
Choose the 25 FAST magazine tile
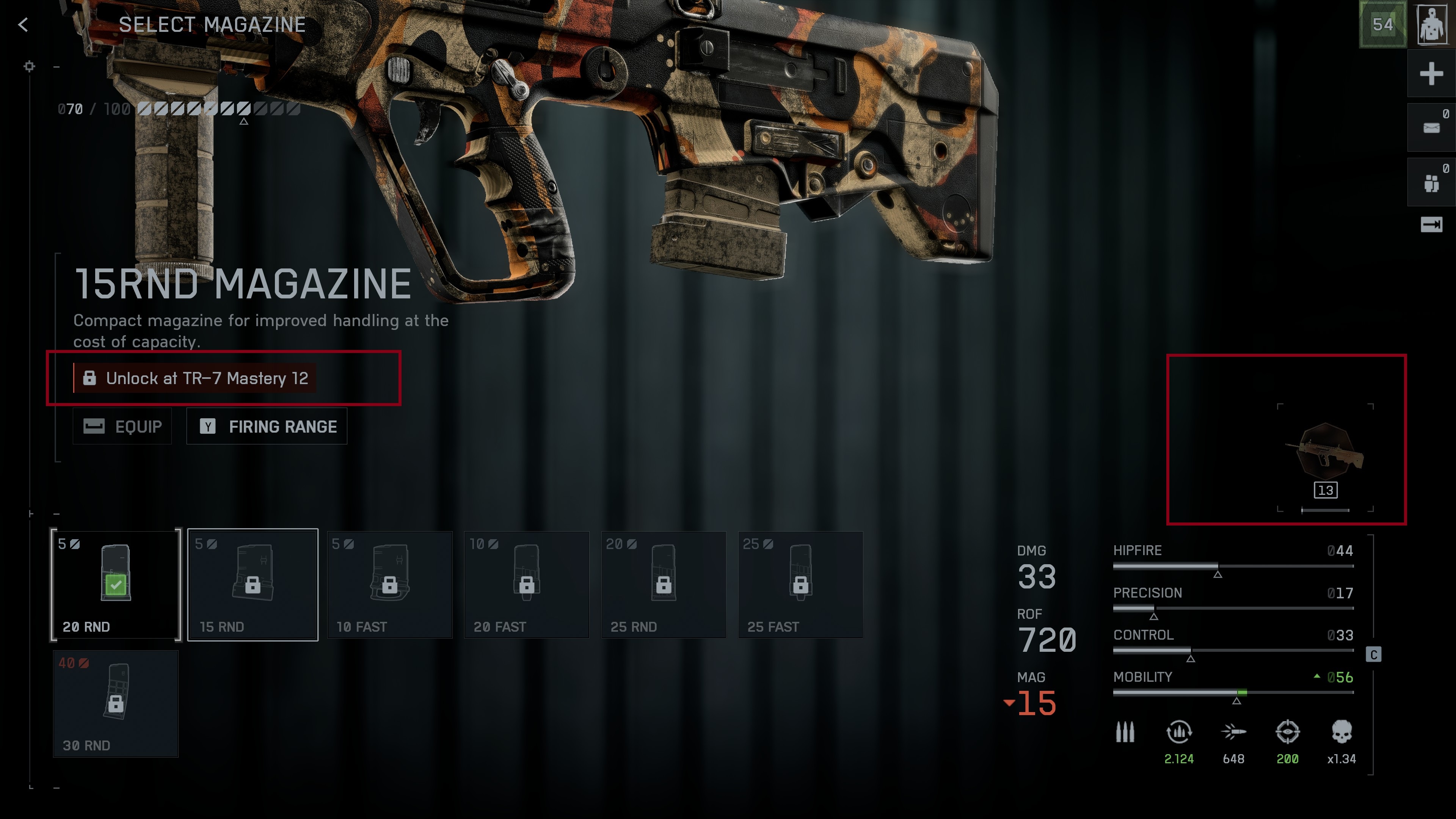800,584
